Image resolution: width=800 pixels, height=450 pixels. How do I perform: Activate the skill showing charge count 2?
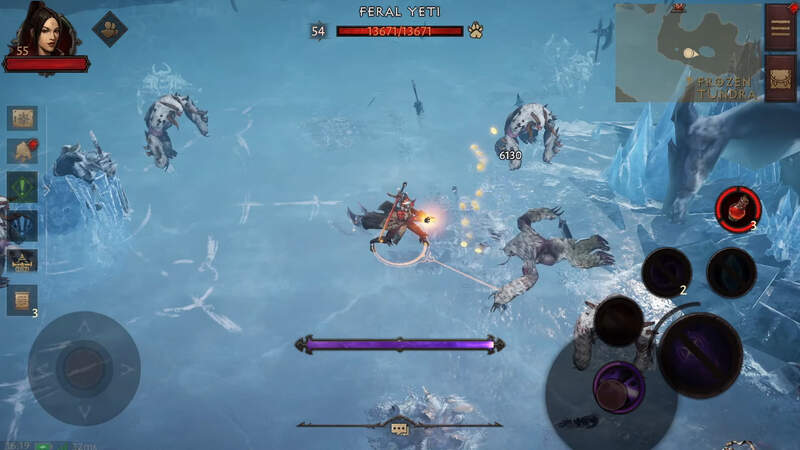pyautogui.click(x=666, y=272)
